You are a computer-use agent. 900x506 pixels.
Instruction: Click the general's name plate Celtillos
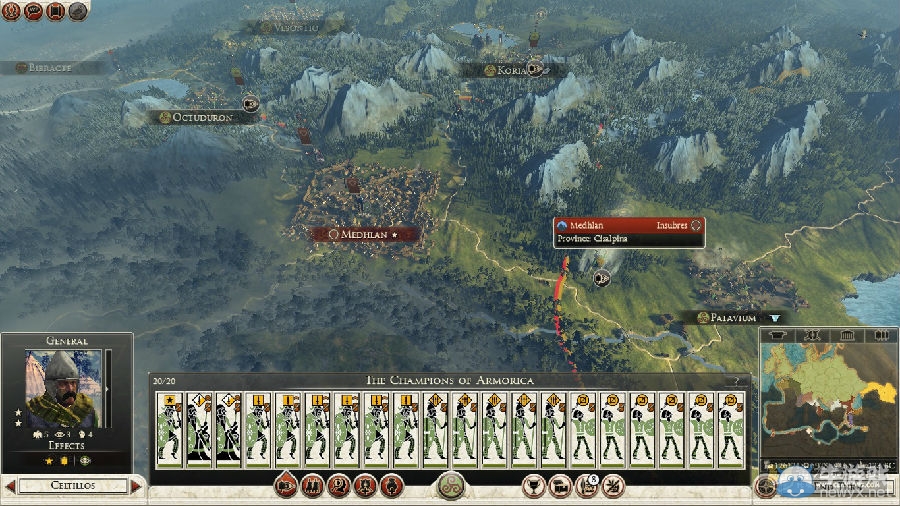pyautogui.click(x=72, y=486)
